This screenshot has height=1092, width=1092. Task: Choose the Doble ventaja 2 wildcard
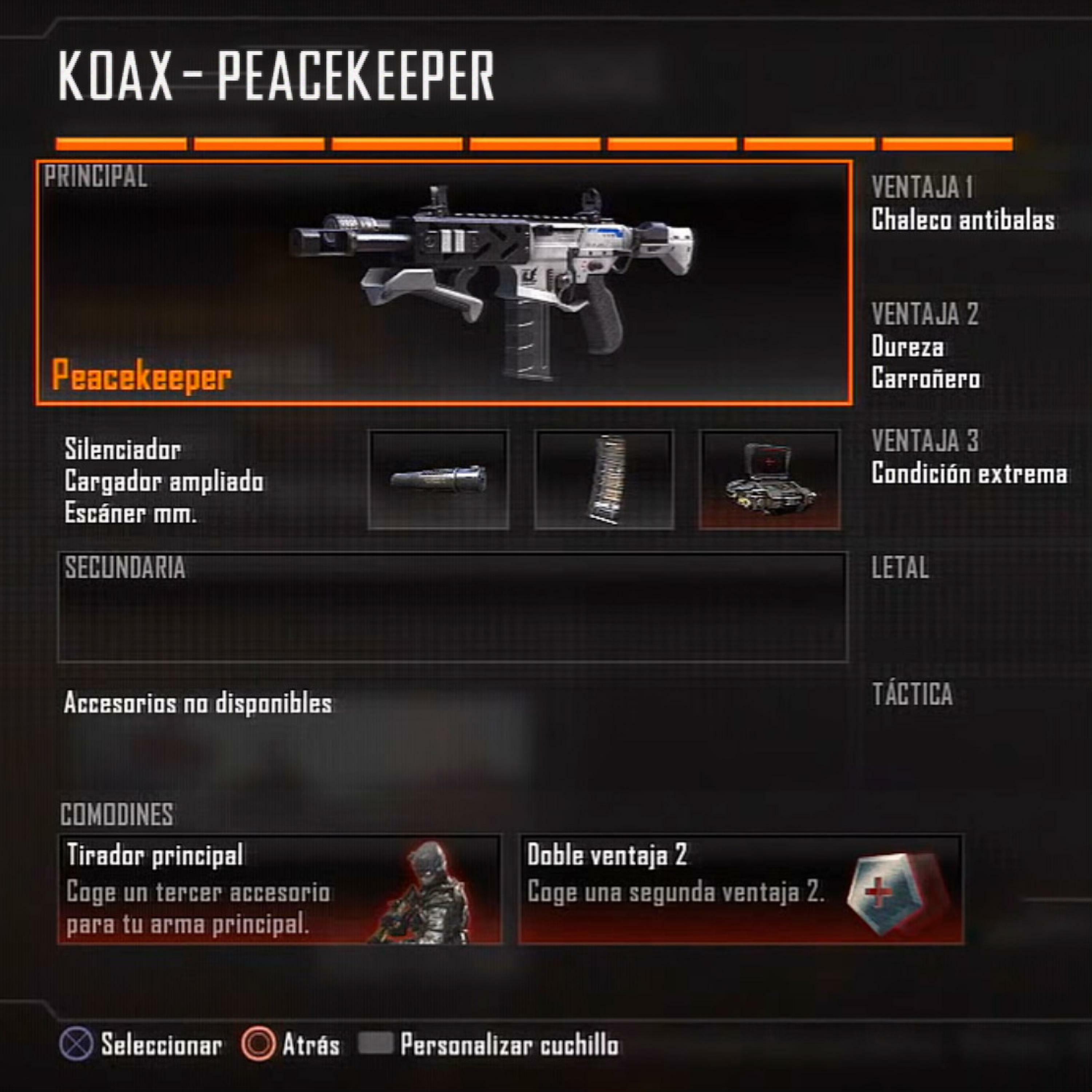(740, 889)
